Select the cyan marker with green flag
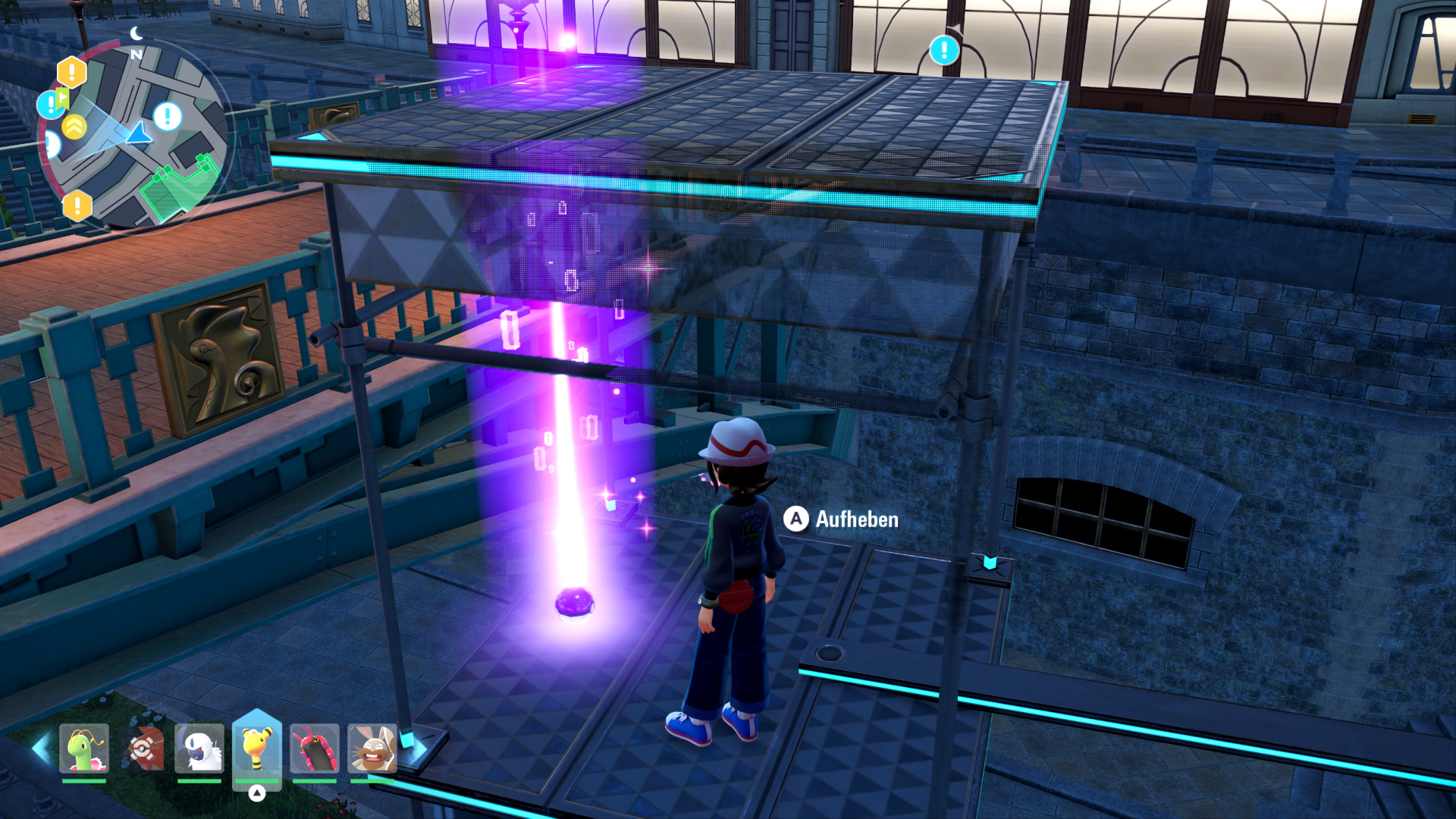The width and height of the screenshot is (1456, 819). click(x=52, y=103)
